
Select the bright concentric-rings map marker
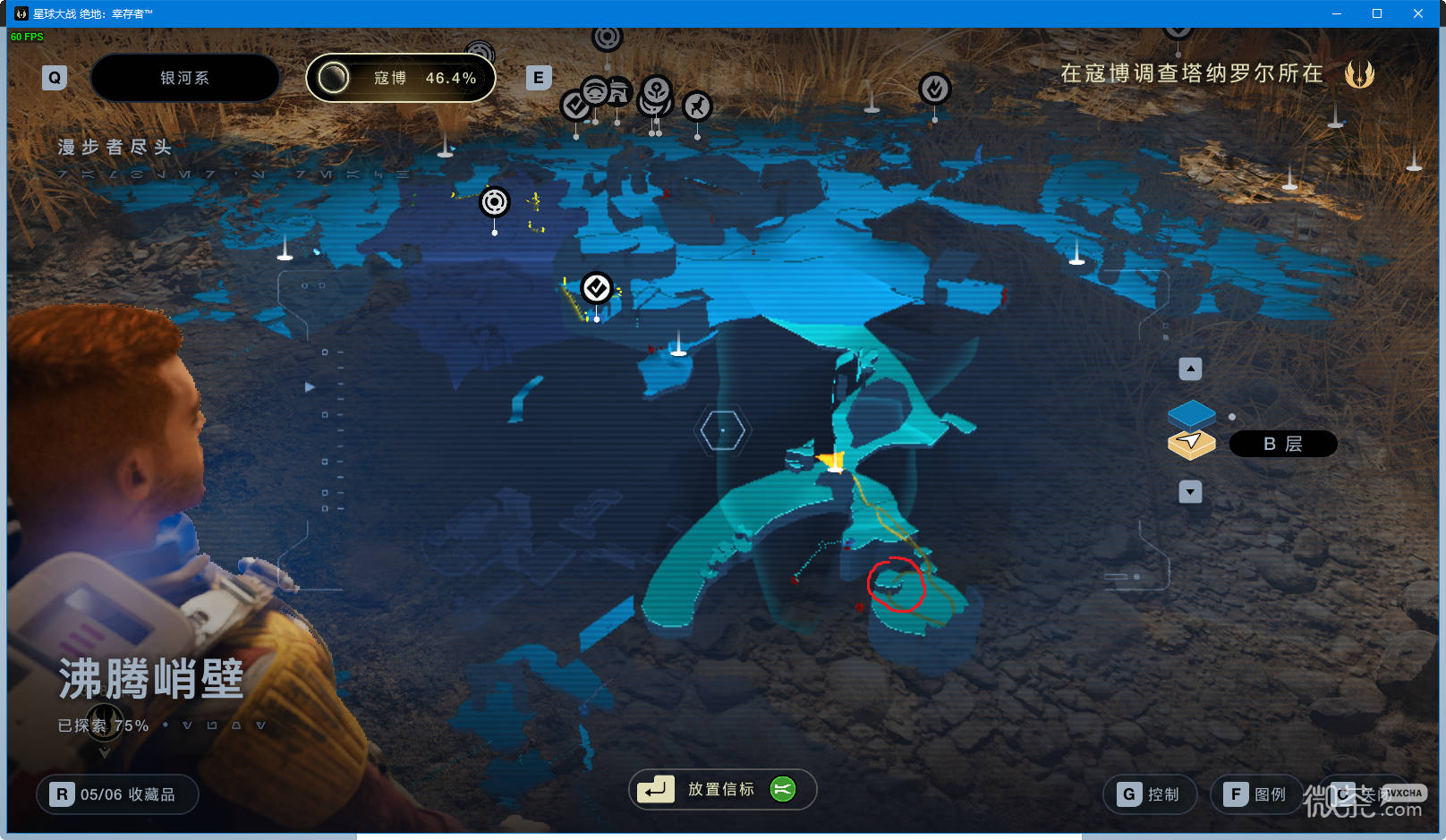click(x=494, y=202)
